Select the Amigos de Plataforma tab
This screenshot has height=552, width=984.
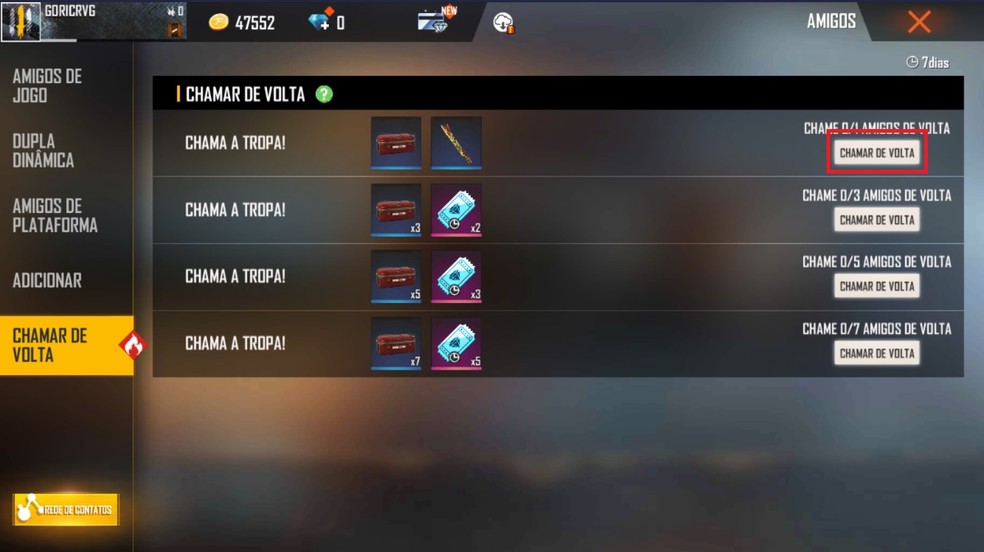pyautogui.click(x=55, y=216)
